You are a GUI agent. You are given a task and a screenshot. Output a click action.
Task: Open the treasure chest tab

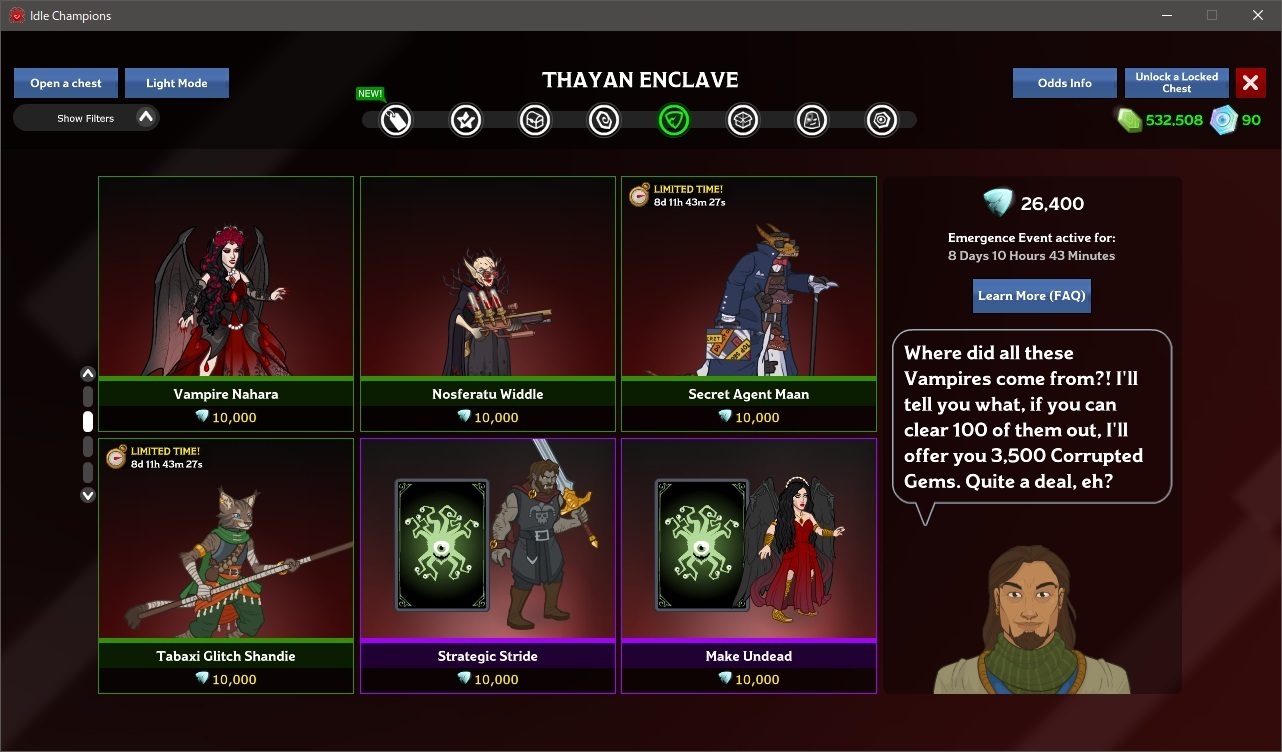click(535, 121)
